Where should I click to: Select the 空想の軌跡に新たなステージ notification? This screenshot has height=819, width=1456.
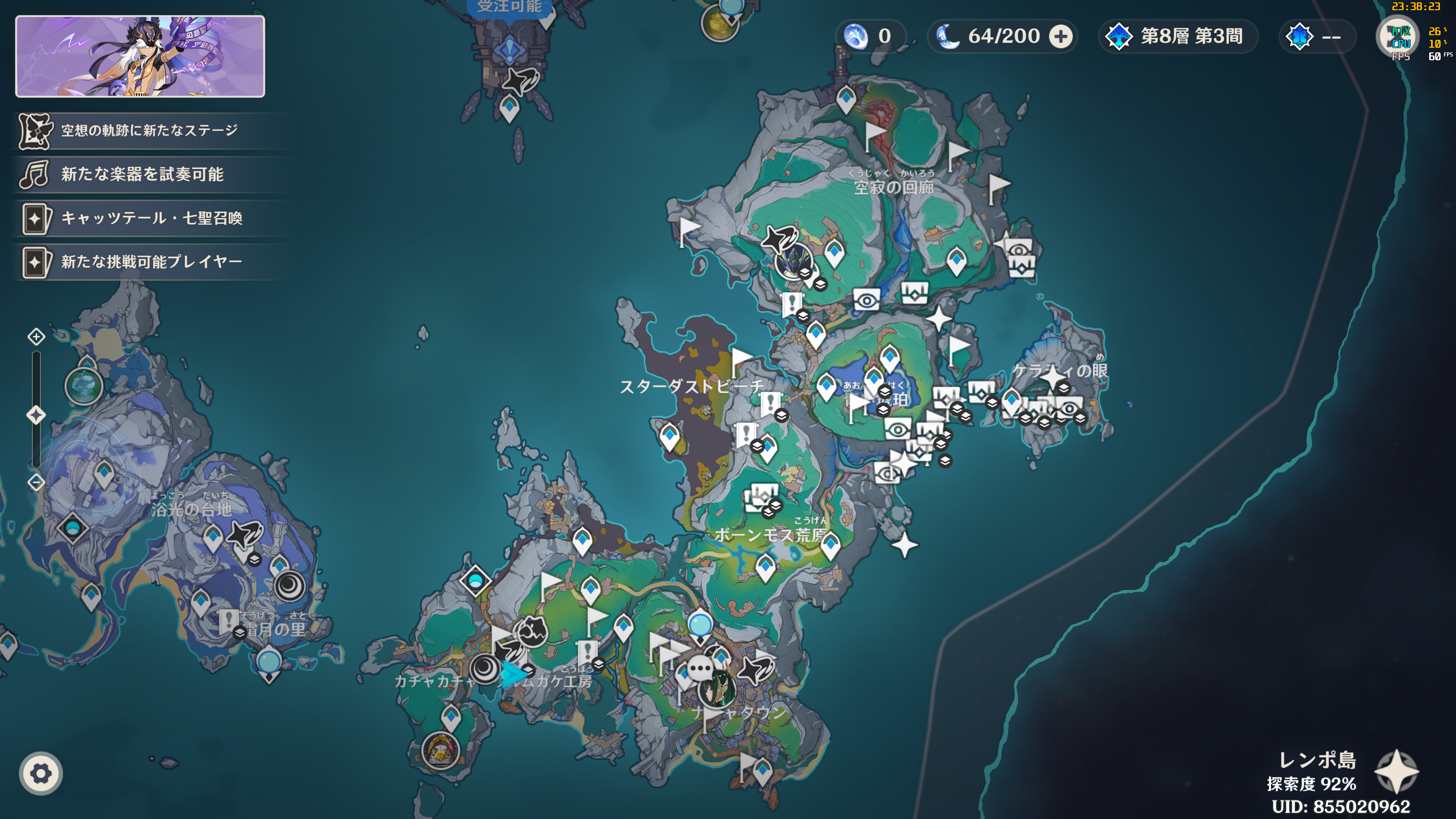(149, 130)
